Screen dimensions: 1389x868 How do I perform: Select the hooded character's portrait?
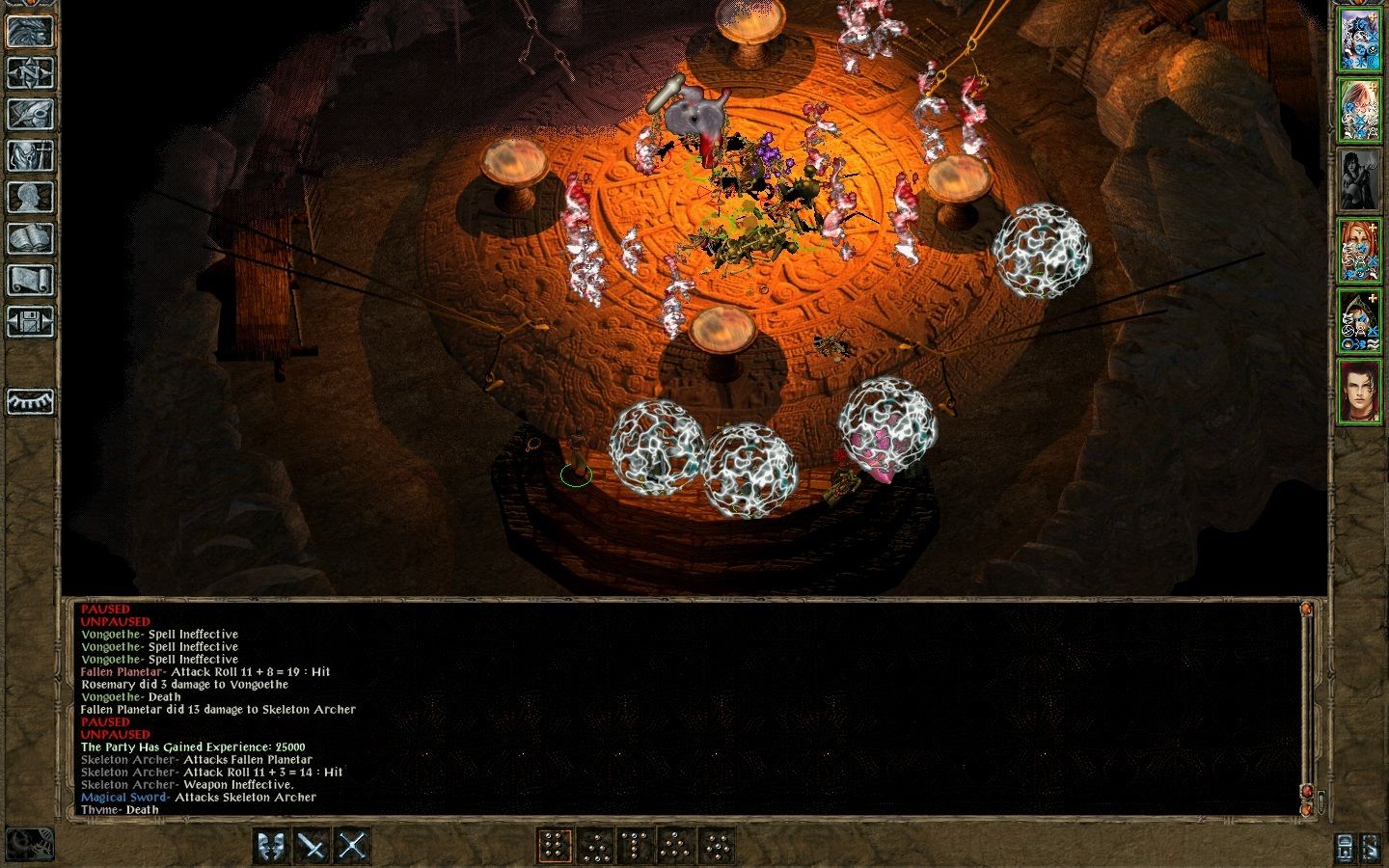[1359, 321]
